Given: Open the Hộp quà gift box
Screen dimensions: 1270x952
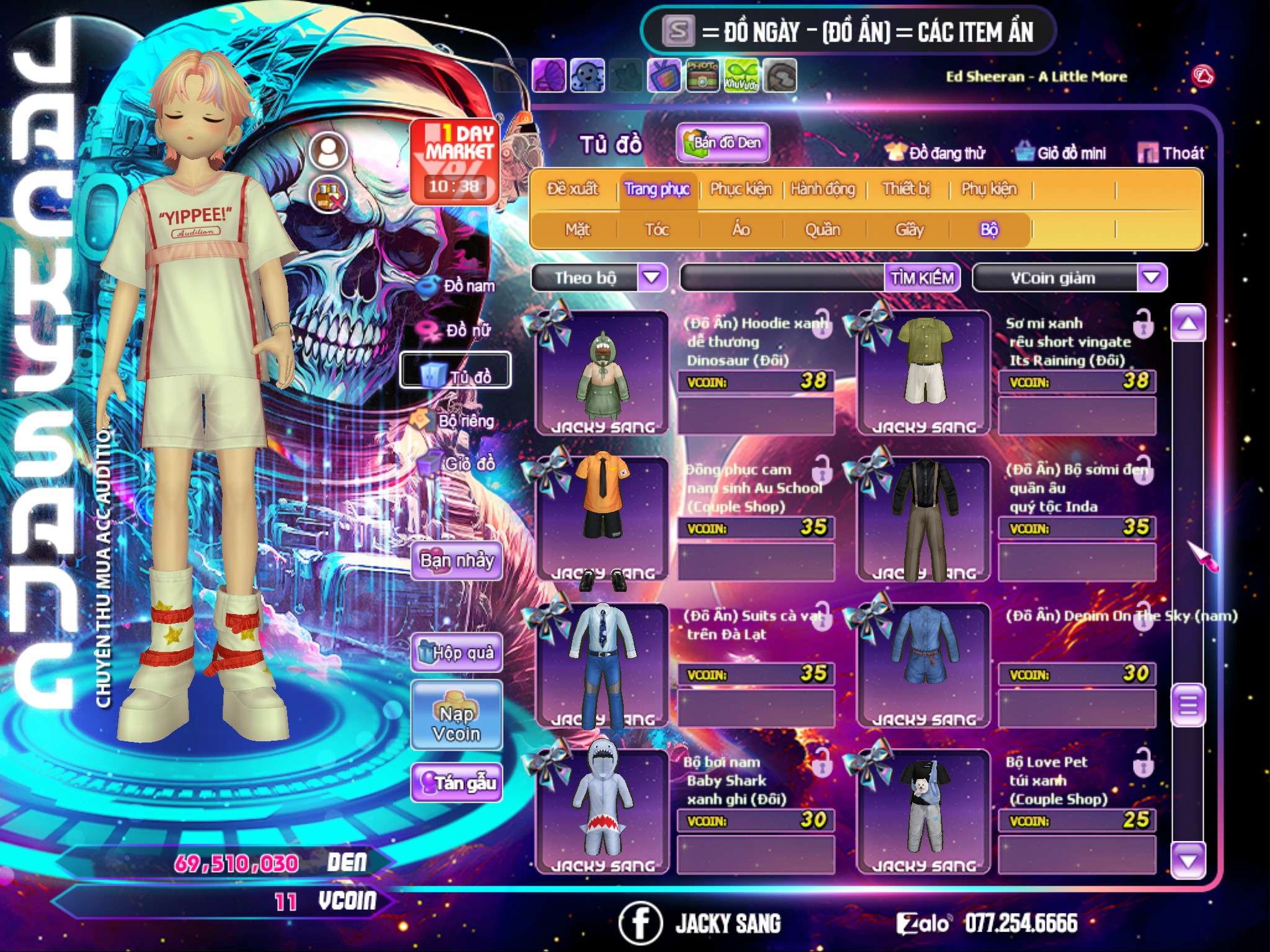Looking at the screenshot, I should click(x=456, y=653).
